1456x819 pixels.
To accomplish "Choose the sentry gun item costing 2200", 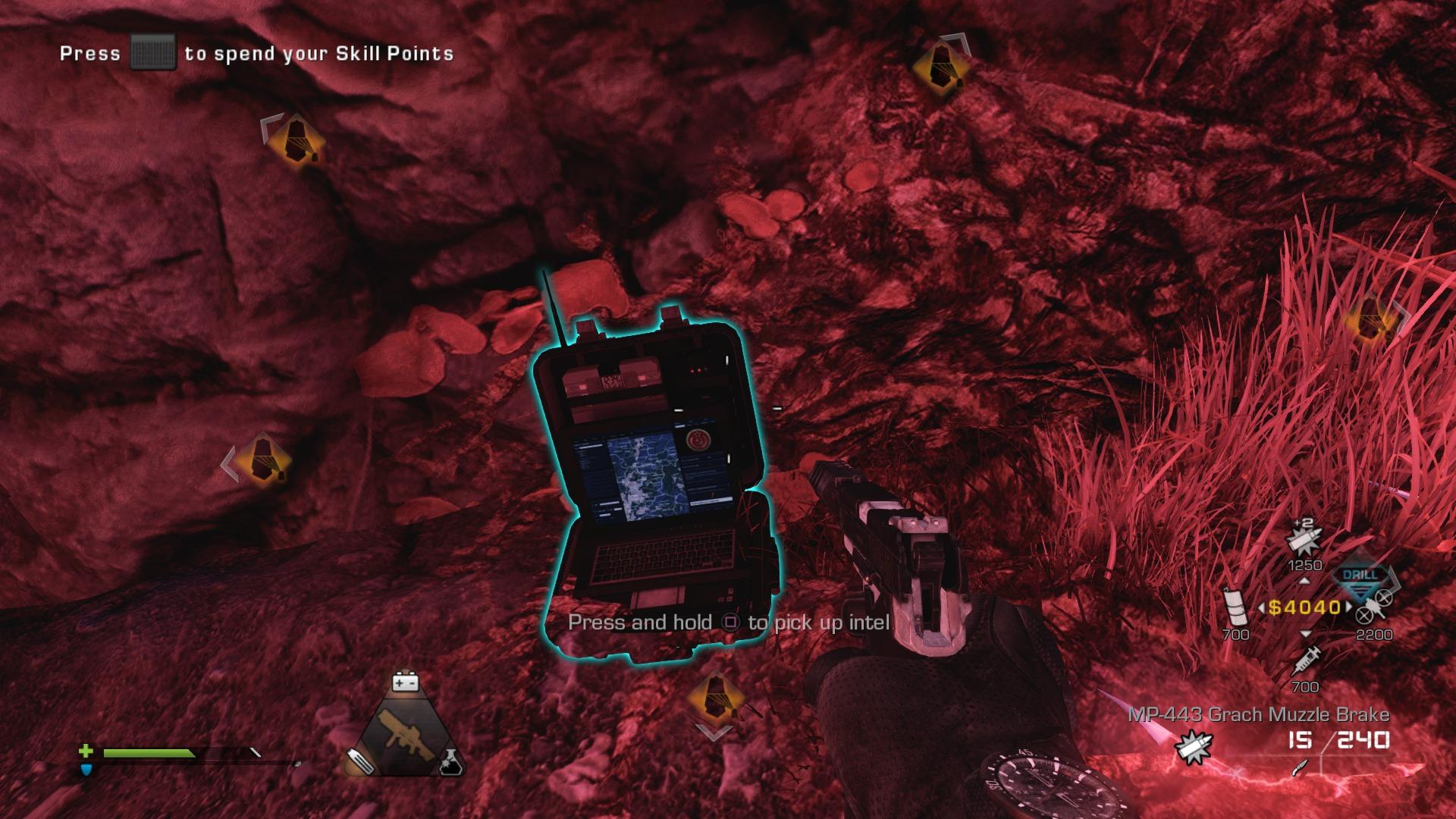I will tap(1373, 607).
